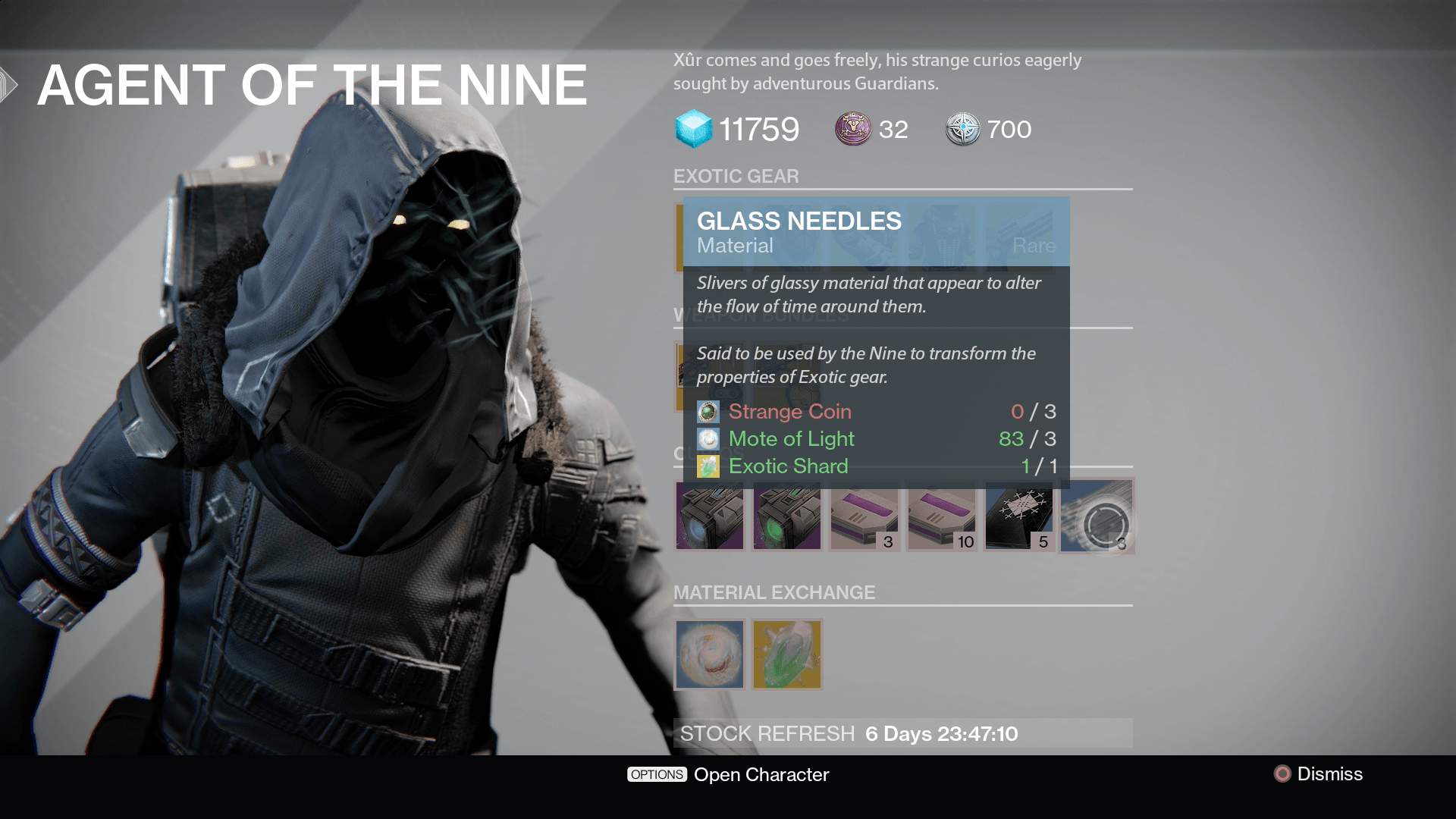Viewport: 1456px width, 819px height.
Task: Select the purple-striped Curios item showing 10
Action: (941, 517)
